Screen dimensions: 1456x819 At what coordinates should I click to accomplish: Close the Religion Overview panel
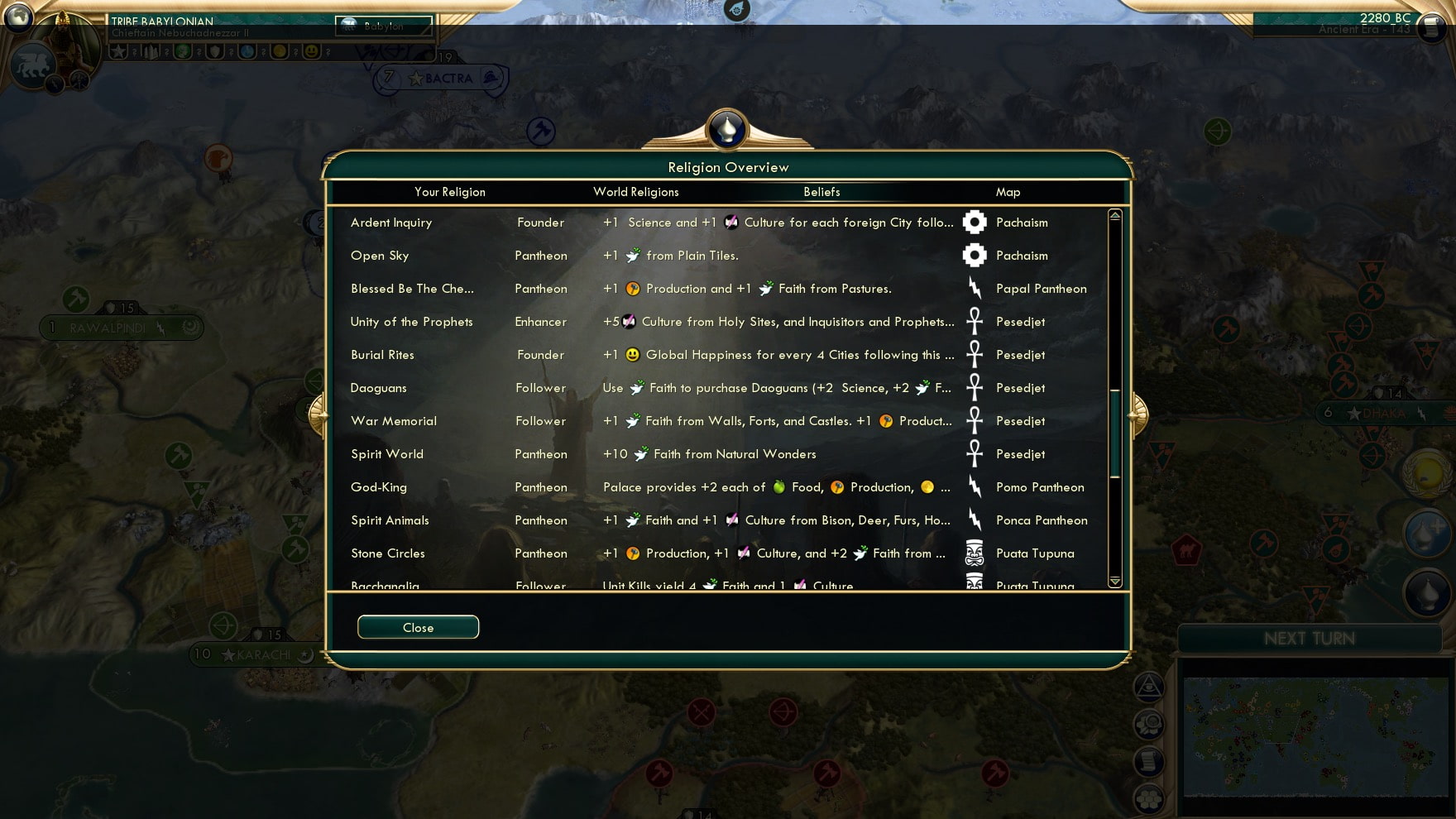[x=417, y=626]
